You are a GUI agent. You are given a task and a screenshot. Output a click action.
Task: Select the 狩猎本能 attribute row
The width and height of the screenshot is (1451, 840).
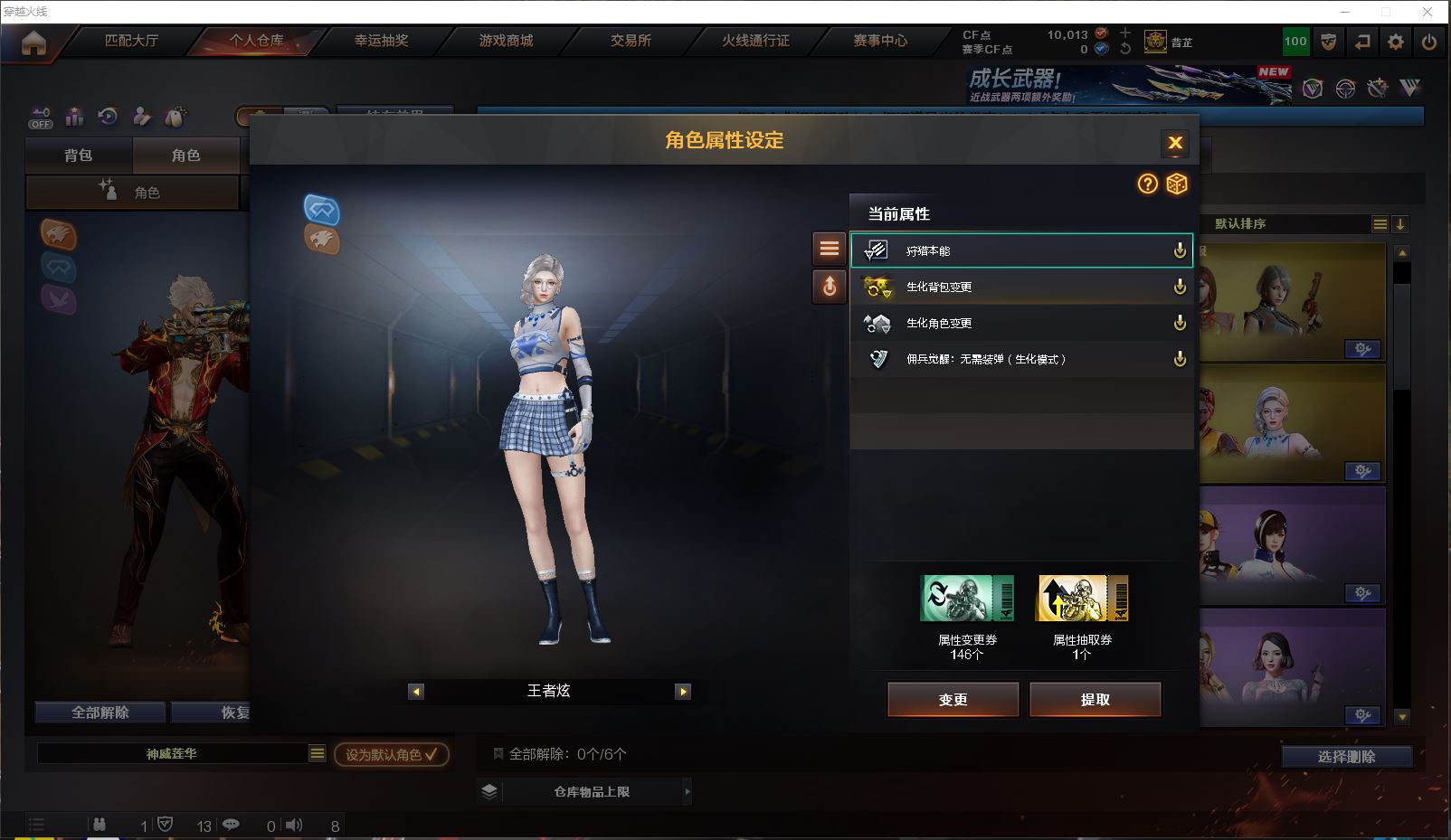point(1020,250)
